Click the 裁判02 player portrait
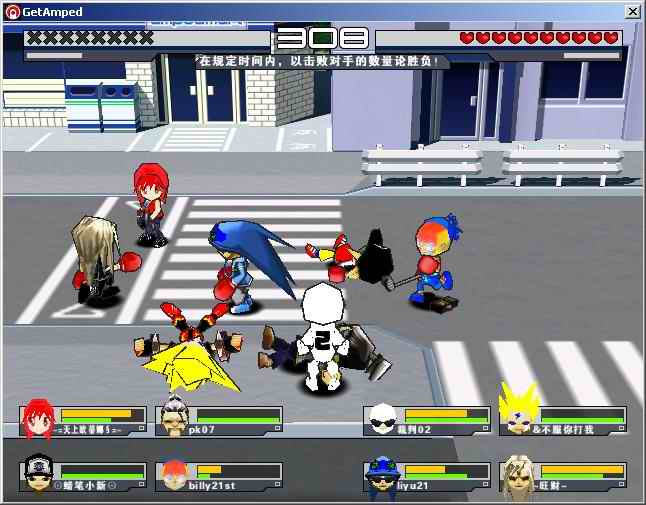This screenshot has height=505, width=646. [381, 417]
